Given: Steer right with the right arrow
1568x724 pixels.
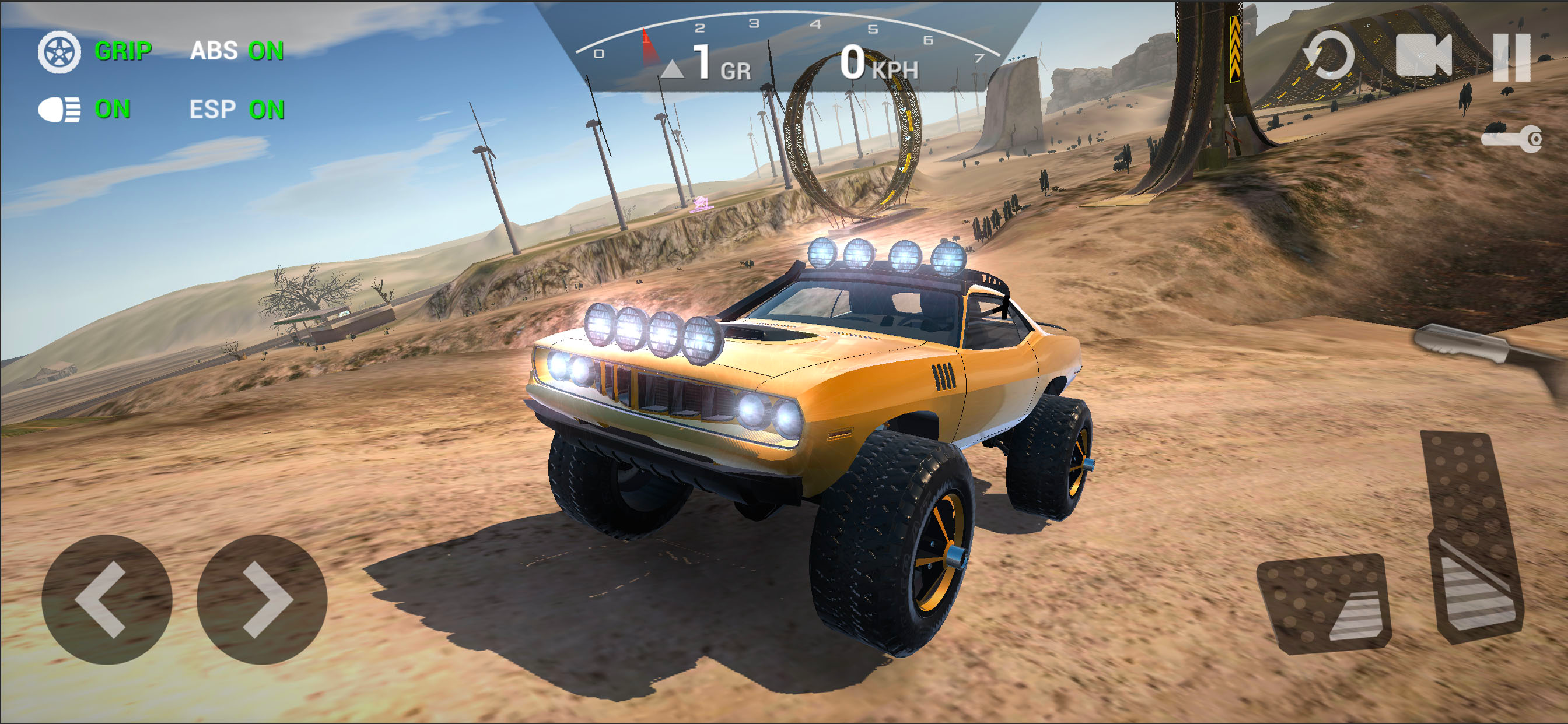Looking at the screenshot, I should [262, 599].
